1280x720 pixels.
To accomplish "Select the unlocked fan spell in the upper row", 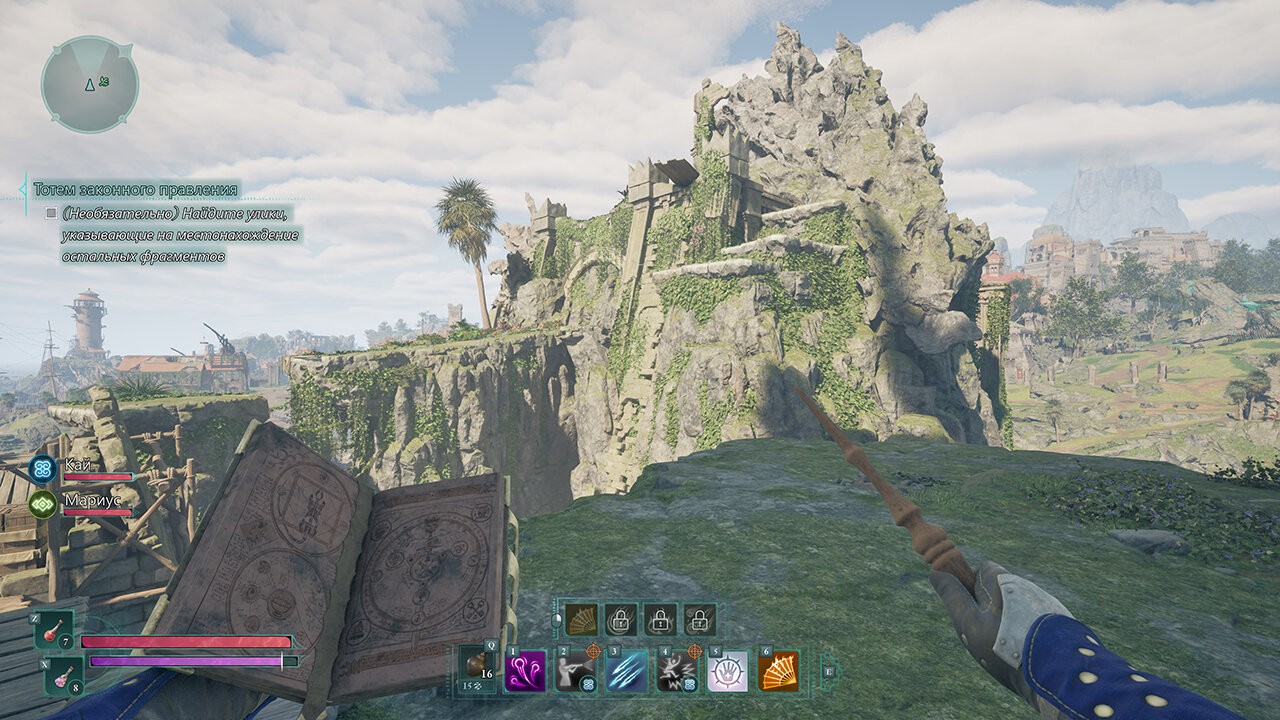I will [580, 620].
